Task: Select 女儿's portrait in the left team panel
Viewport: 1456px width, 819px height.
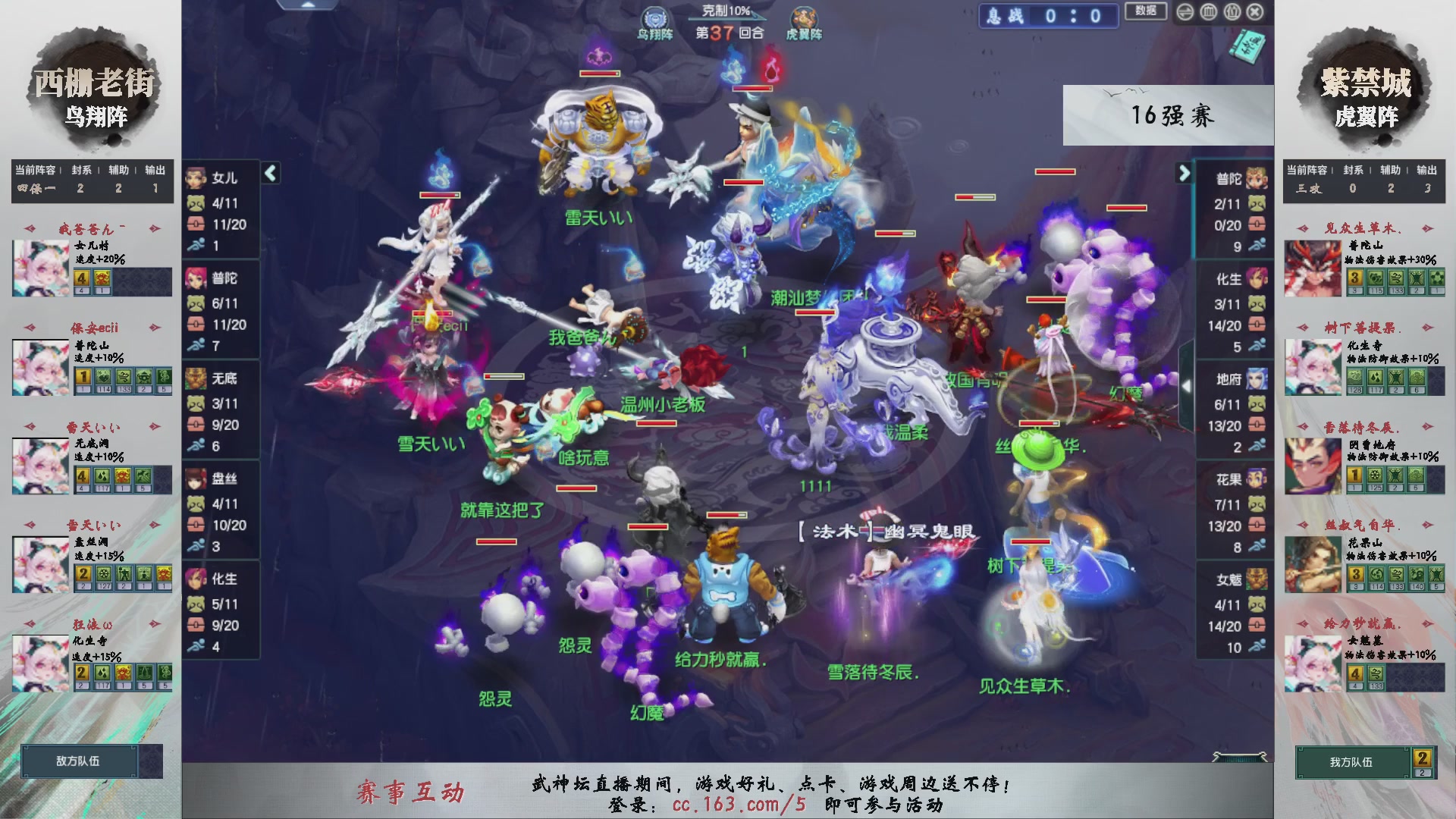Action: click(196, 179)
